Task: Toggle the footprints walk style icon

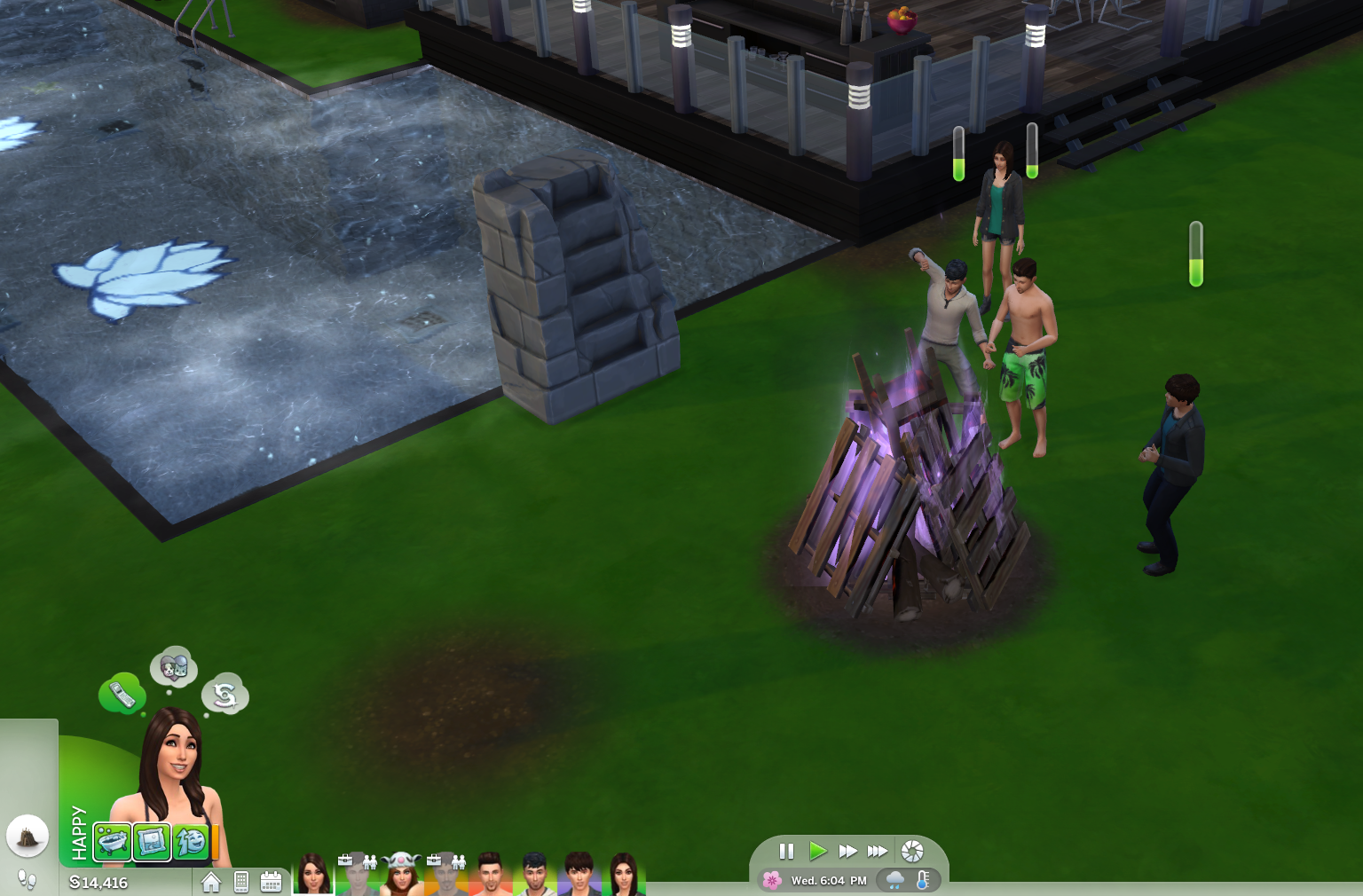Action: click(x=28, y=880)
